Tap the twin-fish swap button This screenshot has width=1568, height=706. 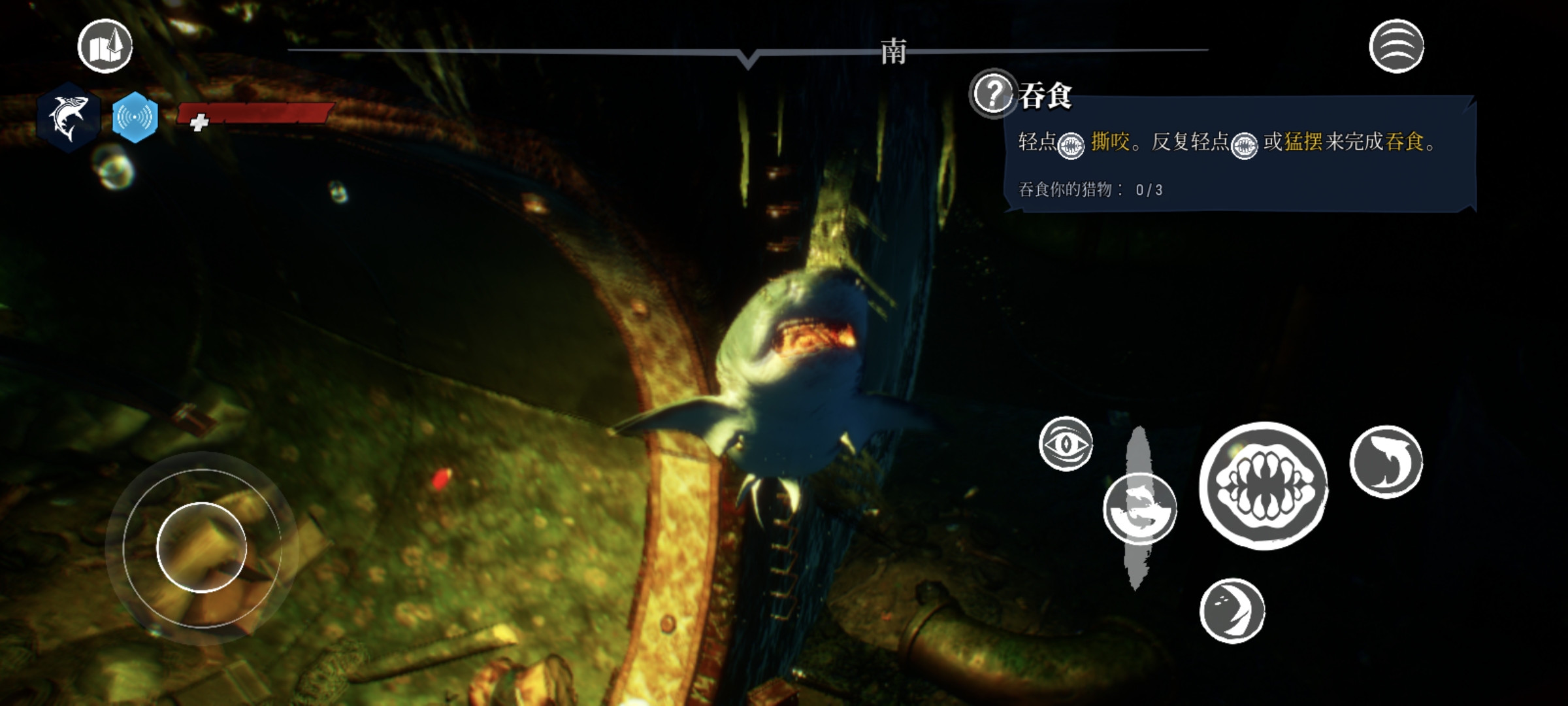1139,509
